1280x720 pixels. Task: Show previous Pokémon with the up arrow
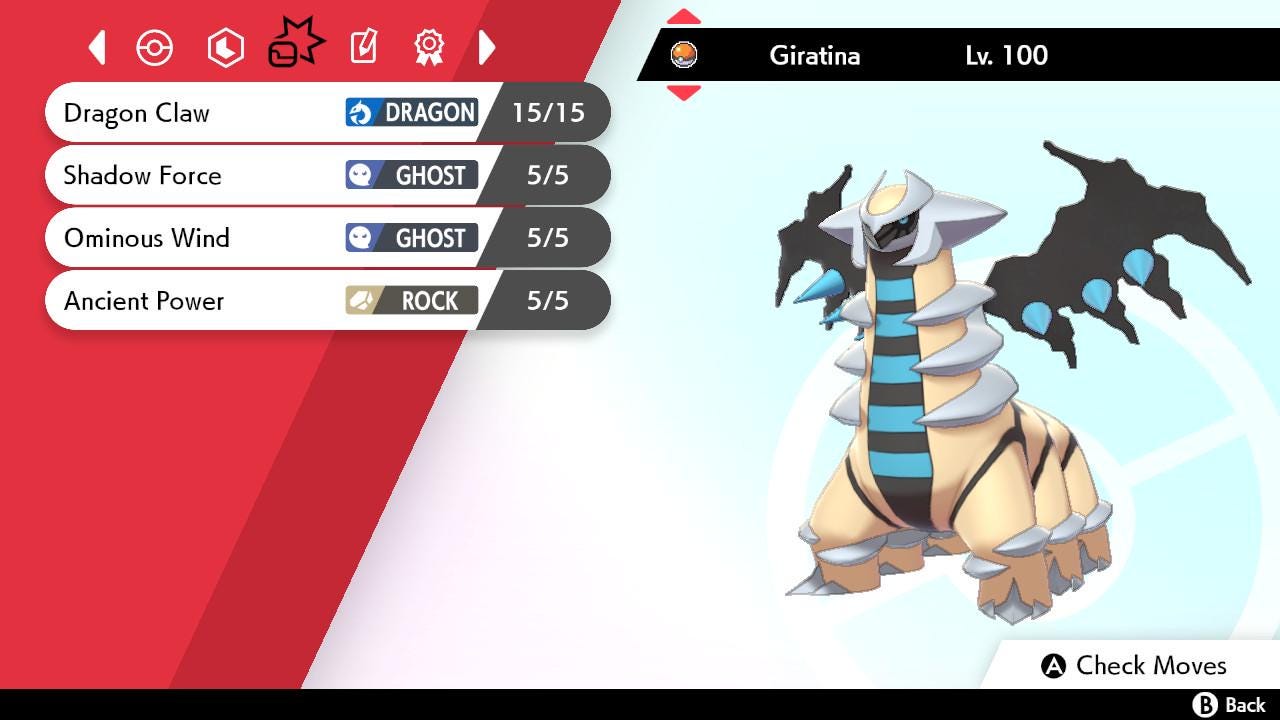pos(684,17)
